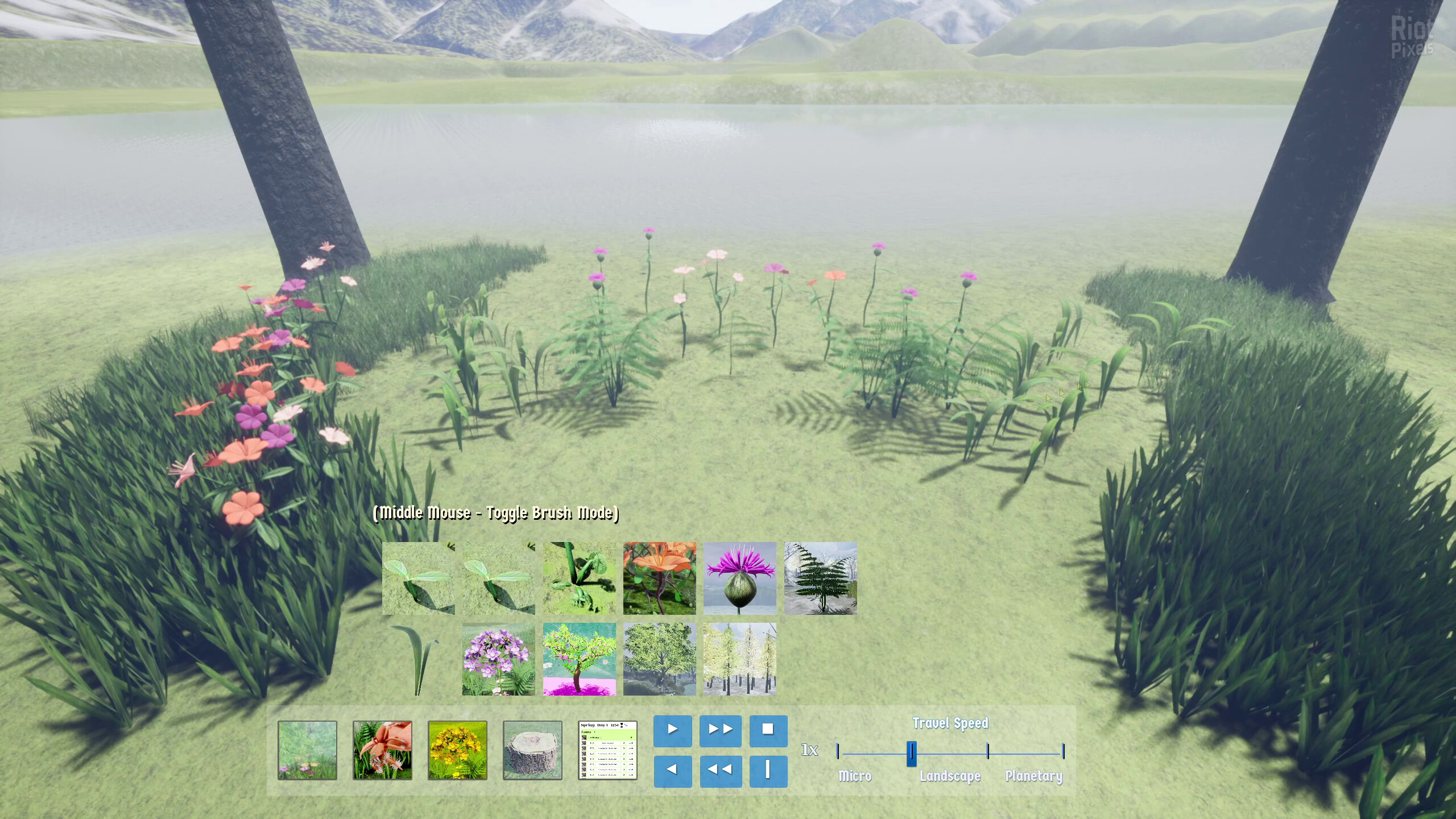Pick the leafy green tree thumbnail
Screen dimensions: 1456x819
click(x=659, y=659)
